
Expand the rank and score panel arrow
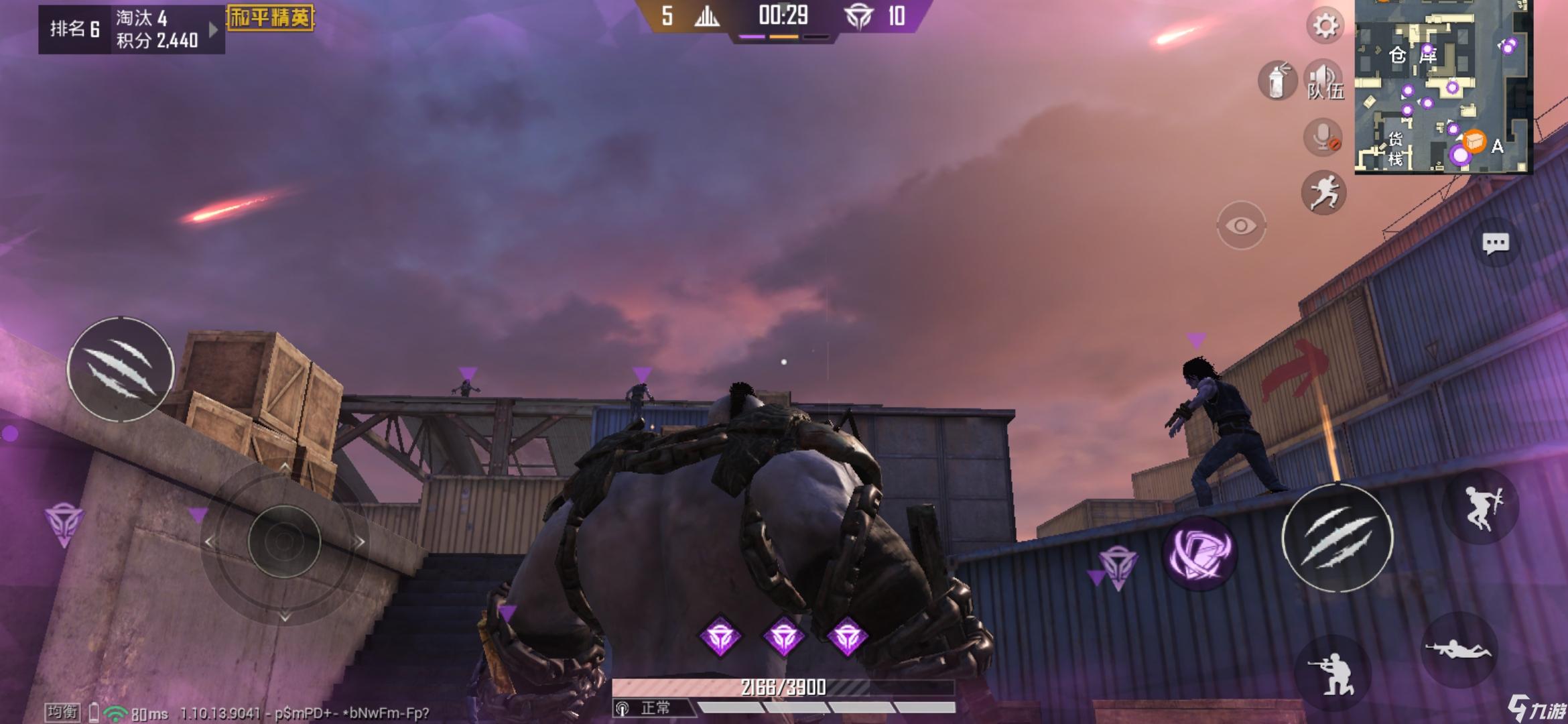click(x=213, y=29)
